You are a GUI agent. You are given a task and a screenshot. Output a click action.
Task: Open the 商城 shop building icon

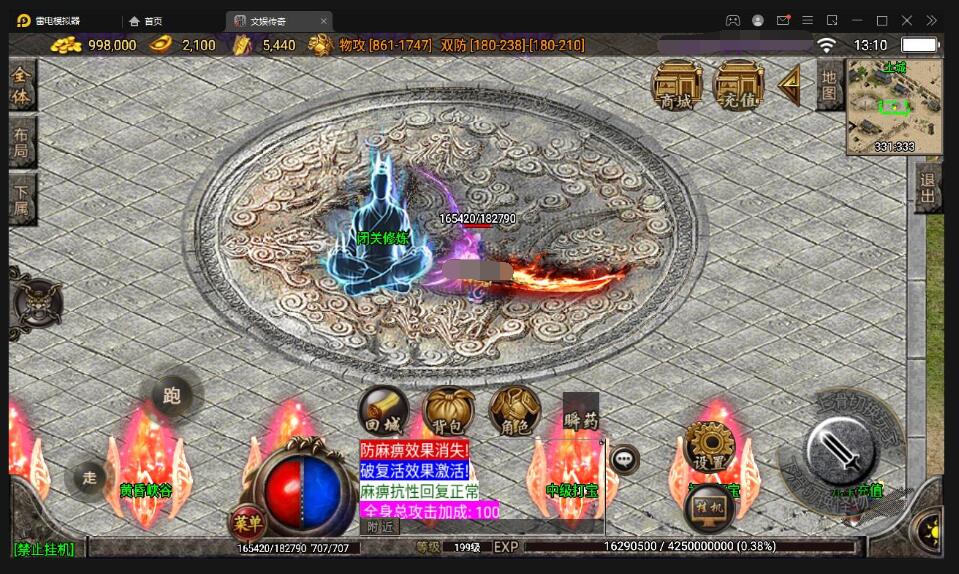pyautogui.click(x=677, y=83)
